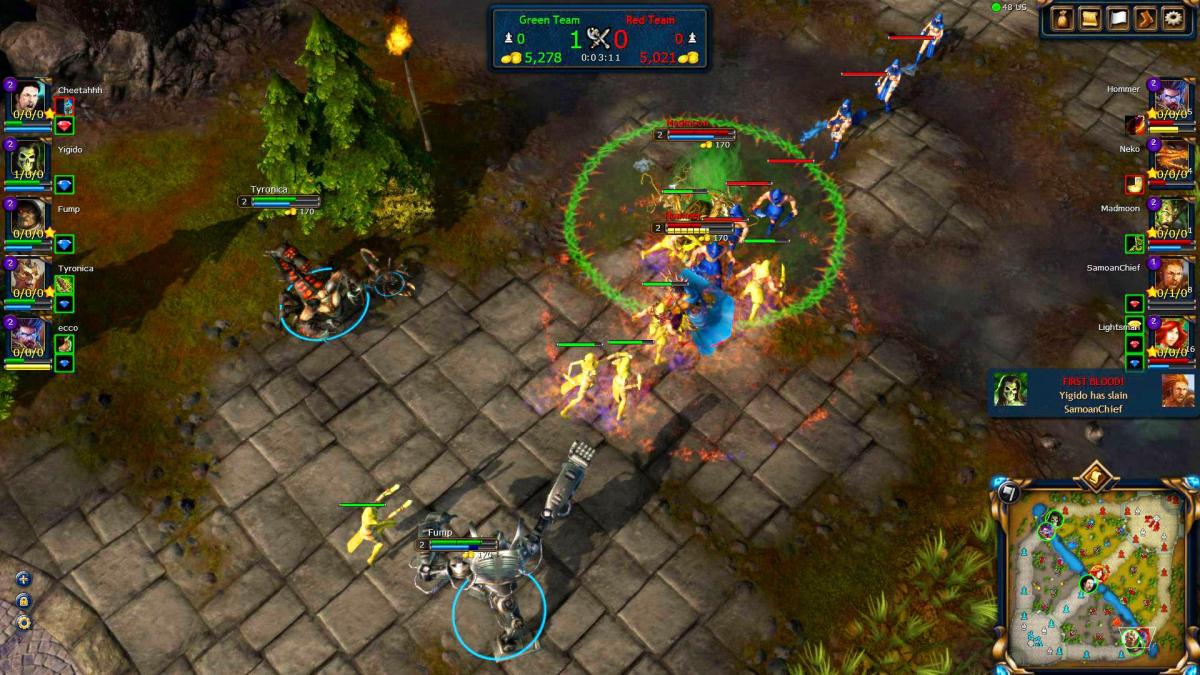Click the boot icon in top toolbar
The height and width of the screenshot is (675, 1200).
coord(1145,18)
